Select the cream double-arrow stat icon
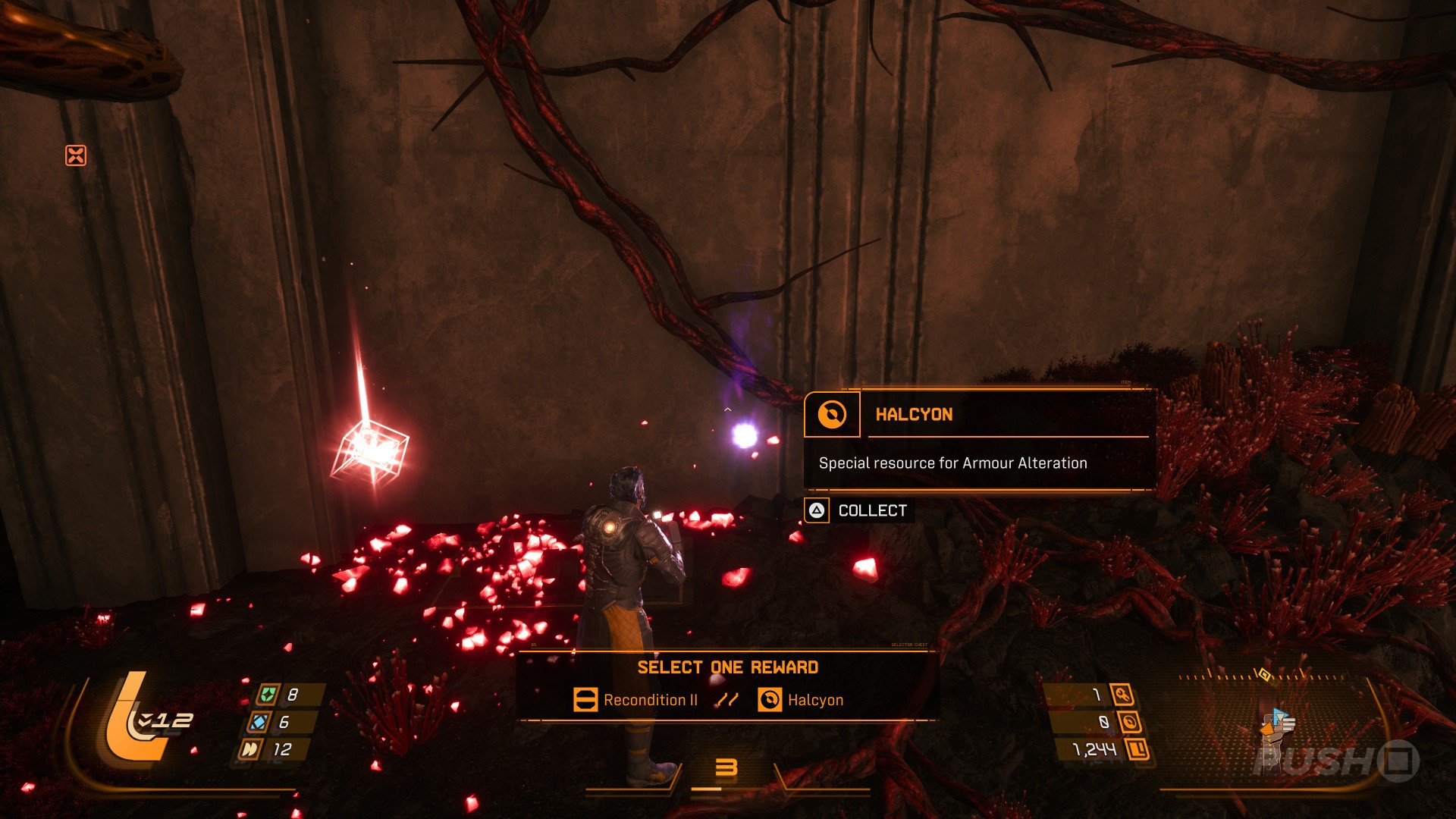The width and height of the screenshot is (1456, 819). (249, 749)
